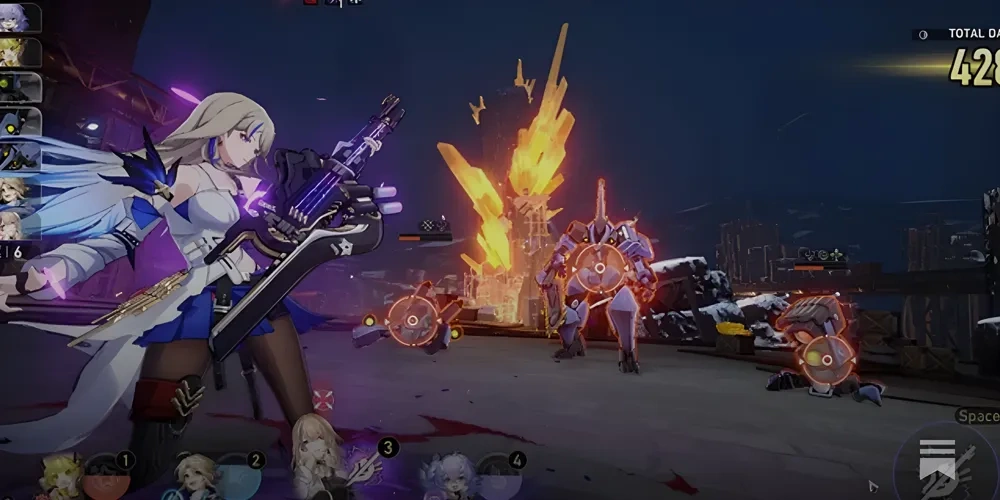Select the purple-haired portrait in the turn order
The width and height of the screenshot is (1000, 500).
(x=18, y=17)
